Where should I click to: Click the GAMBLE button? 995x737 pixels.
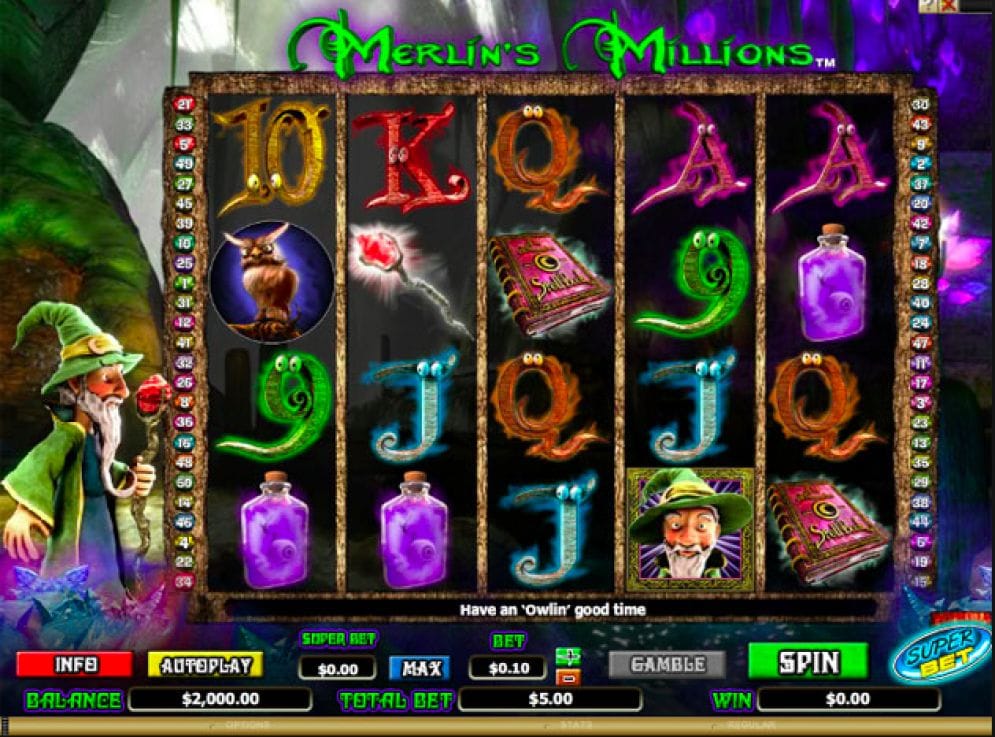pyautogui.click(x=668, y=664)
